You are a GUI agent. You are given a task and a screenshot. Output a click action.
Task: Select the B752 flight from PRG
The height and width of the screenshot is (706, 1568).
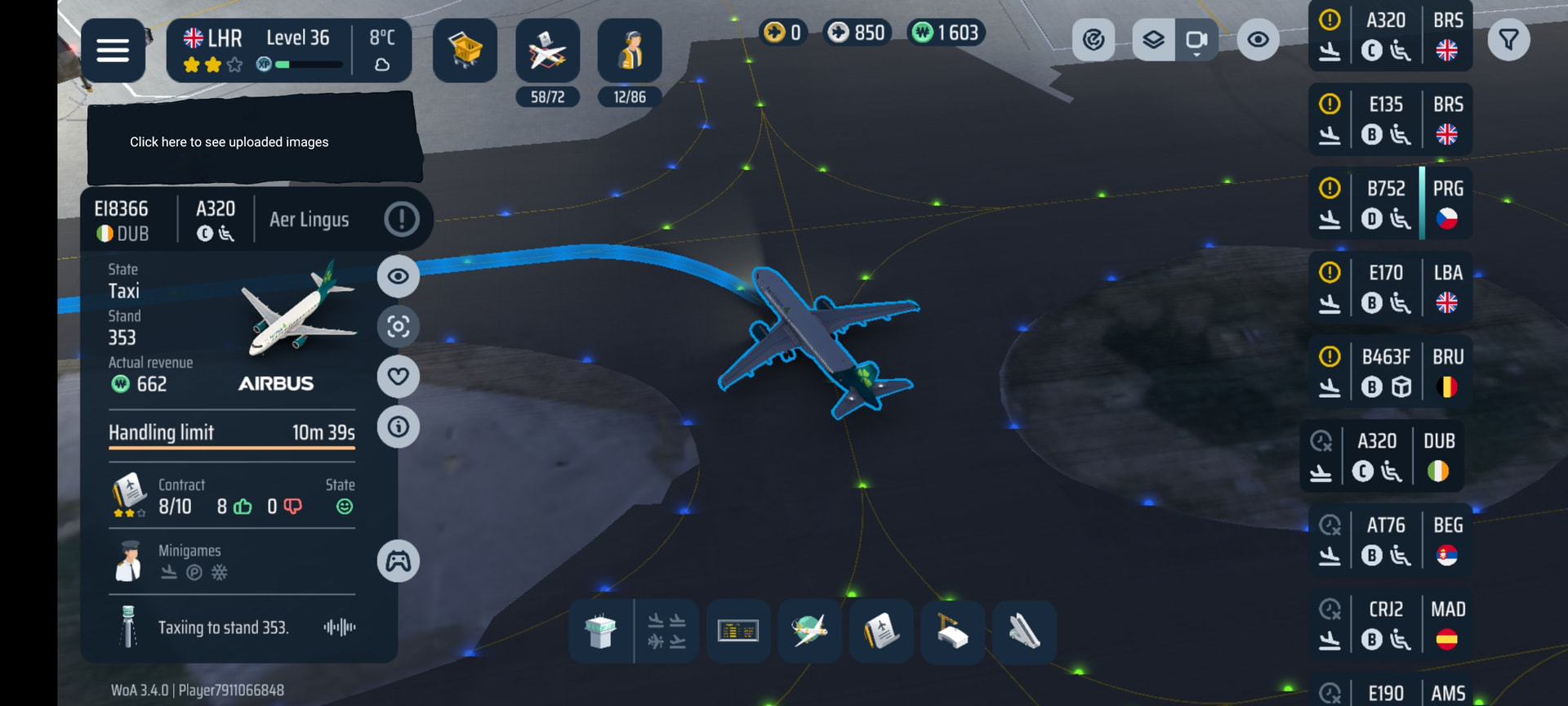pyautogui.click(x=1390, y=203)
